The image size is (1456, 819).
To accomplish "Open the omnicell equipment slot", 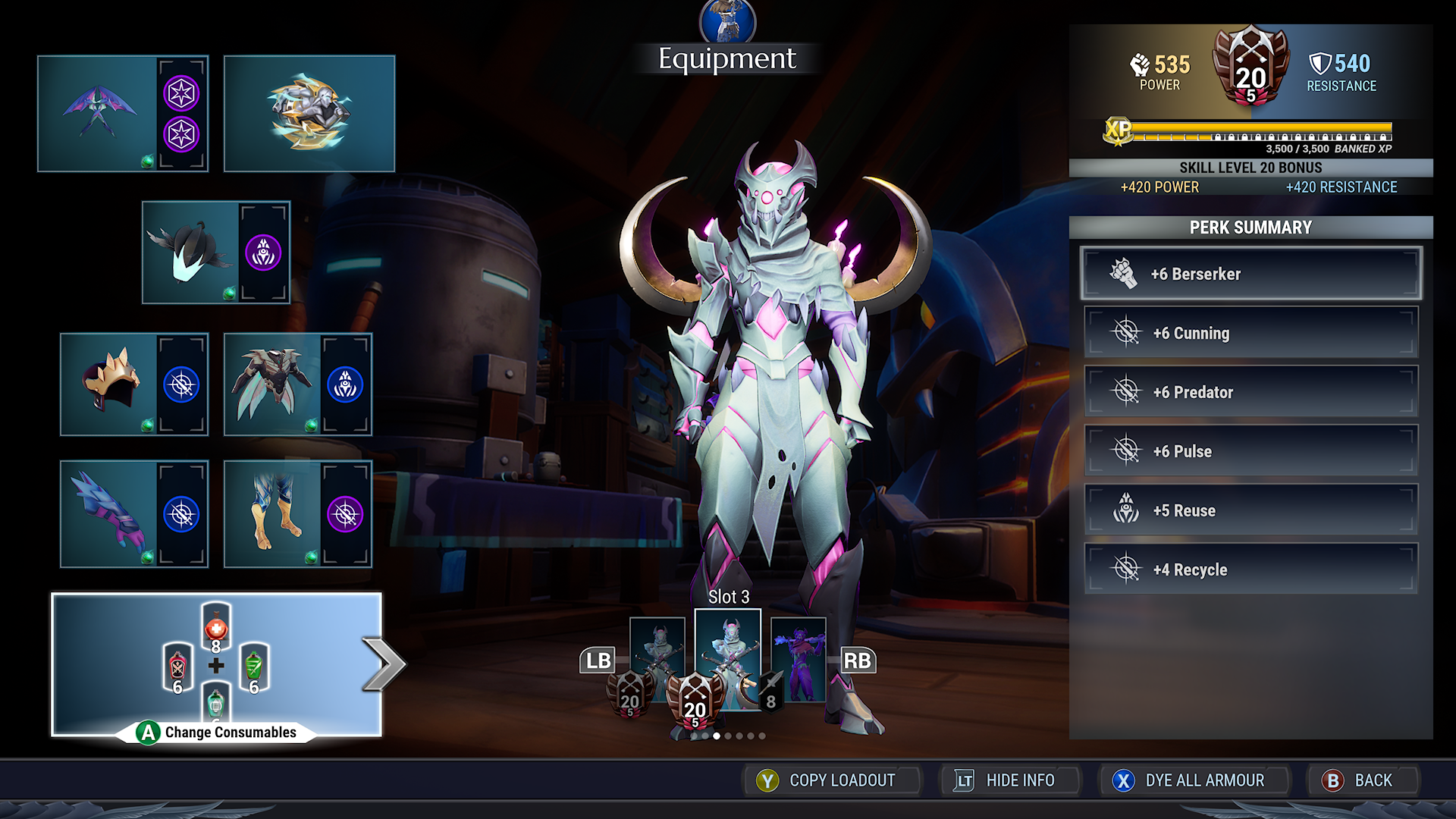I will [x=309, y=114].
